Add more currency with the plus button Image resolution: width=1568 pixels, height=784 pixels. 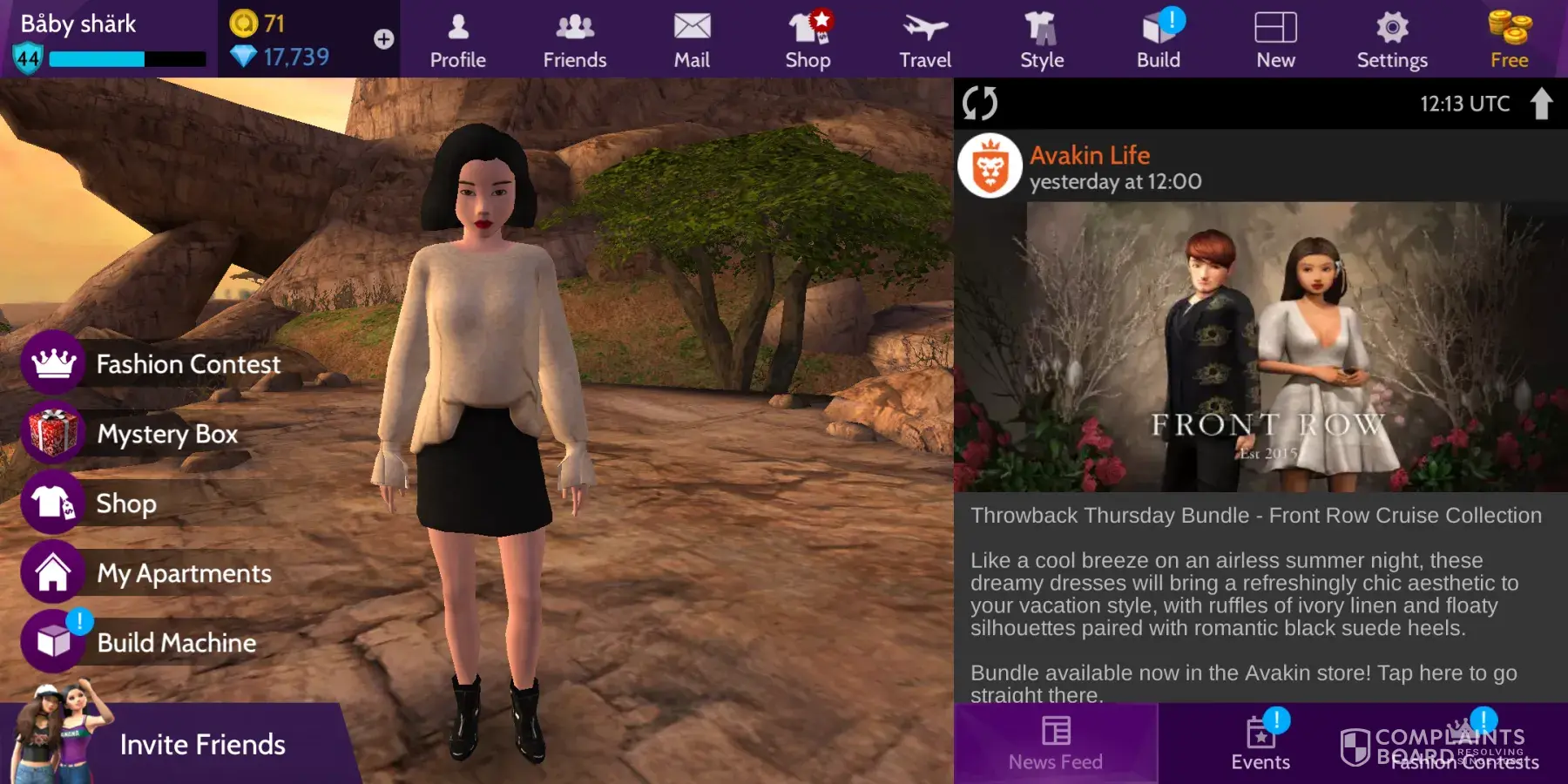click(x=383, y=39)
